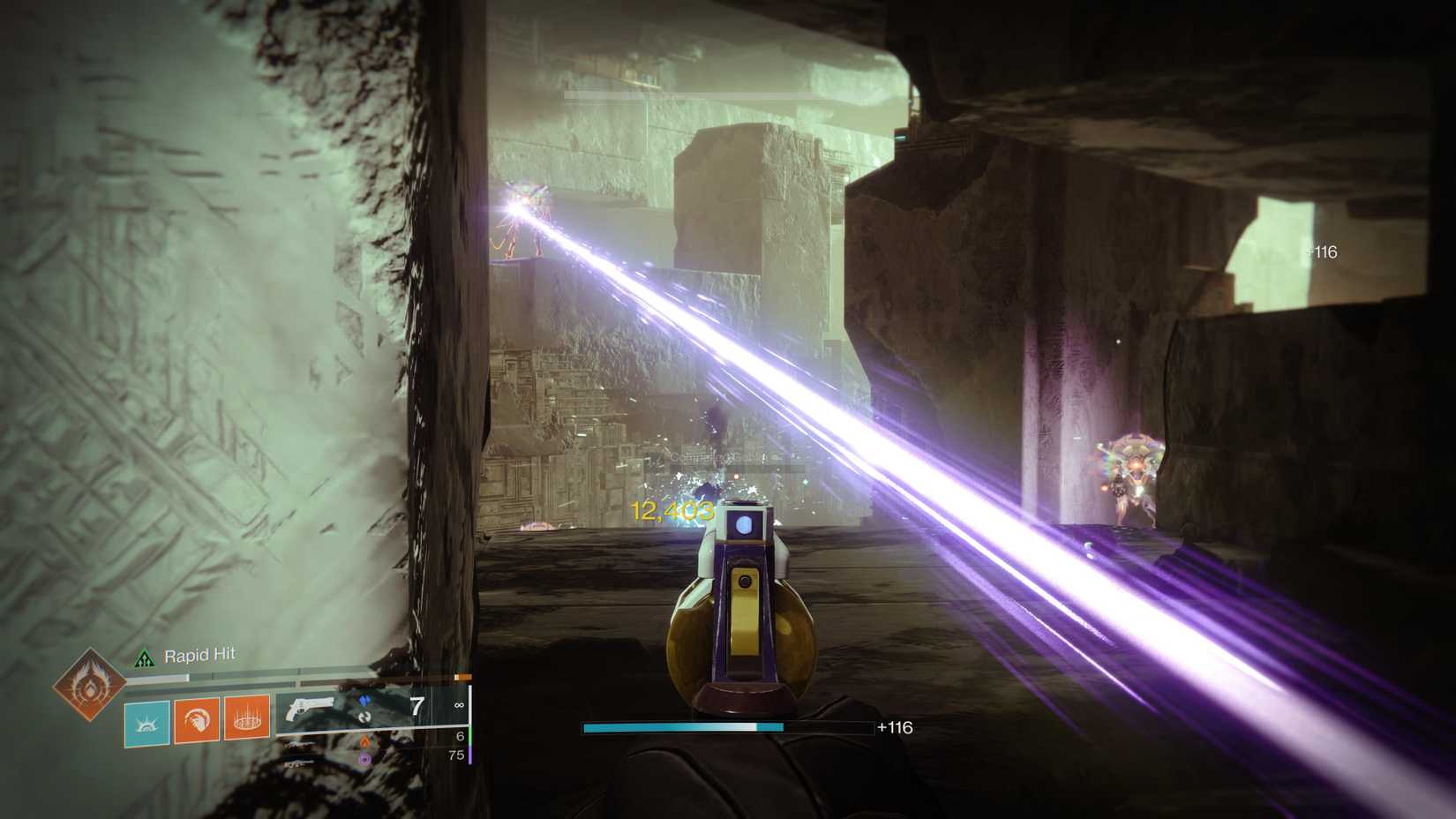Click the reload arrows symbol beside the ammo count
1456x819 pixels.
(x=363, y=718)
